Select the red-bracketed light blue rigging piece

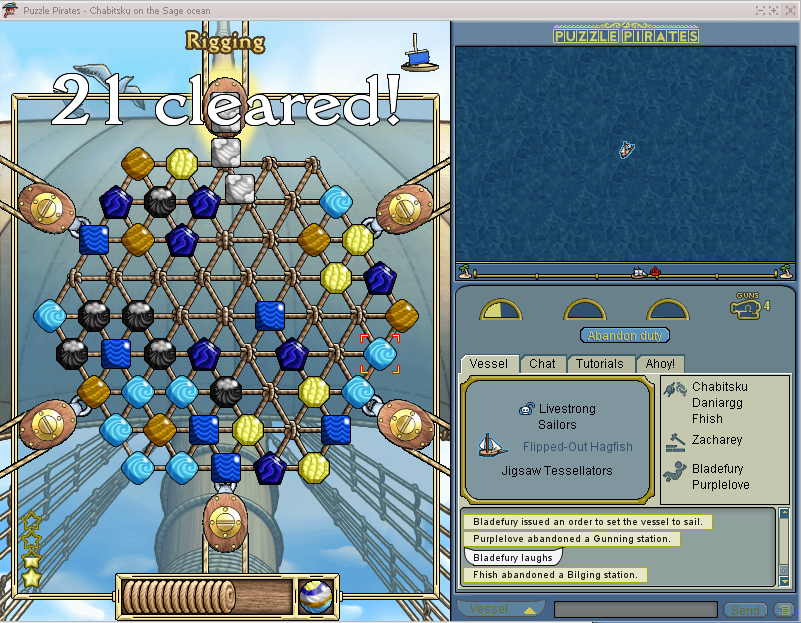coord(379,353)
